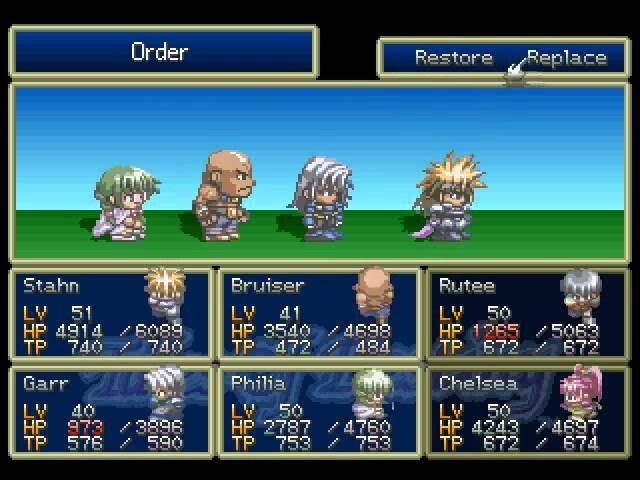Screen dimensions: 640x480
Task: Click Philia's party status panel
Action: [x=319, y=411]
